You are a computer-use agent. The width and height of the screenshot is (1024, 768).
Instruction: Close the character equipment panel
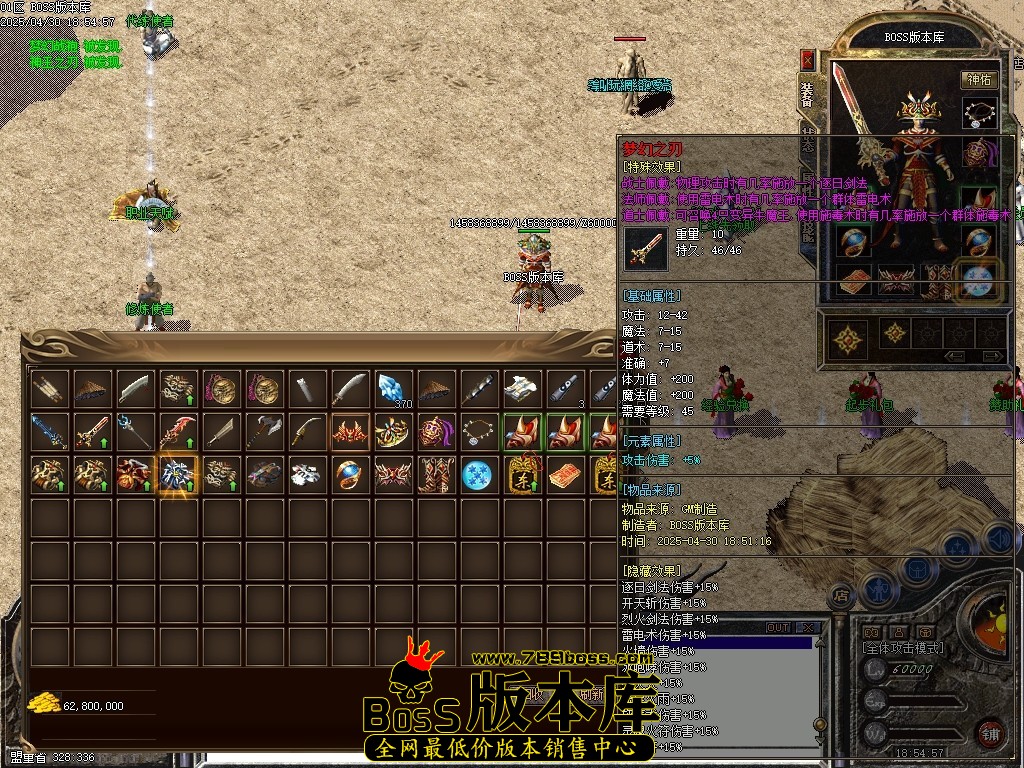click(808, 60)
